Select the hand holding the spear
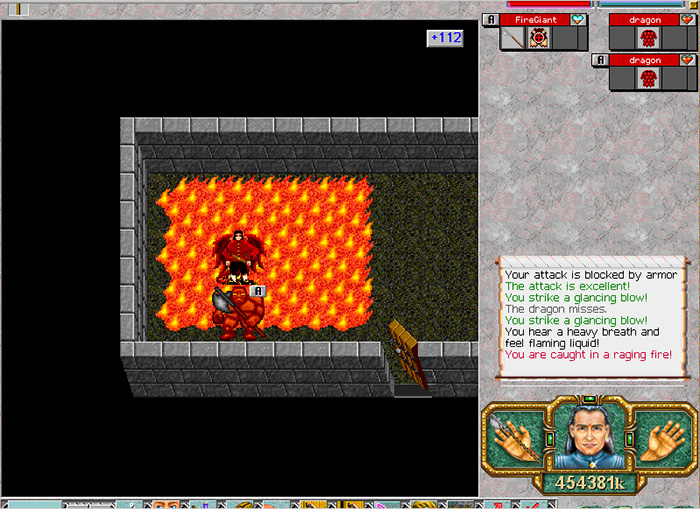 (516, 437)
